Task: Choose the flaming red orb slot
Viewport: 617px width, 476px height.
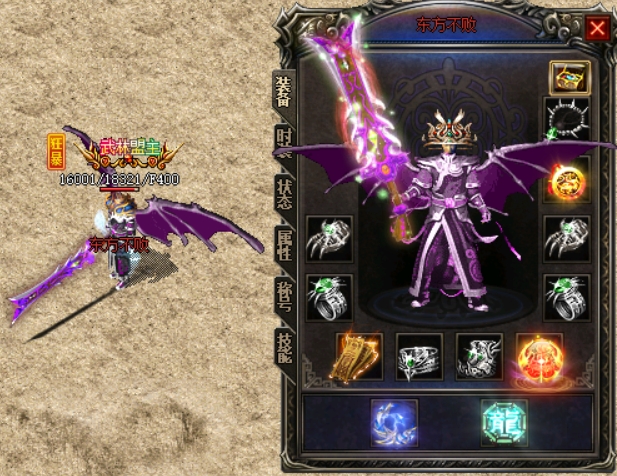Action: [x=540, y=357]
